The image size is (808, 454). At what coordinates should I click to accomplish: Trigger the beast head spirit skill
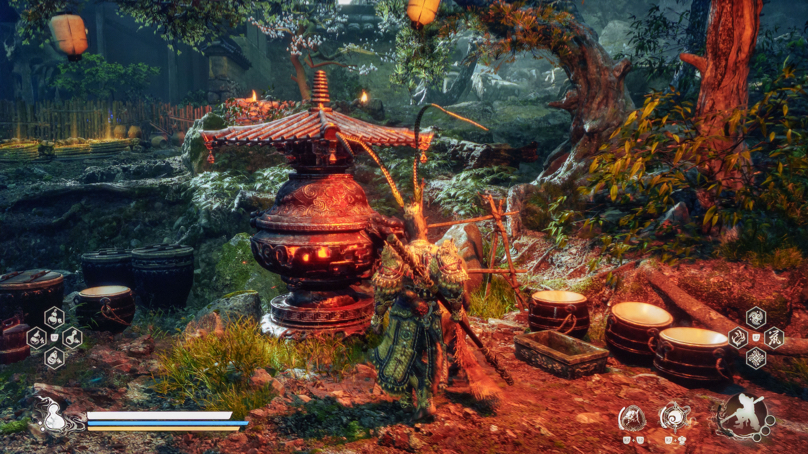point(632,417)
